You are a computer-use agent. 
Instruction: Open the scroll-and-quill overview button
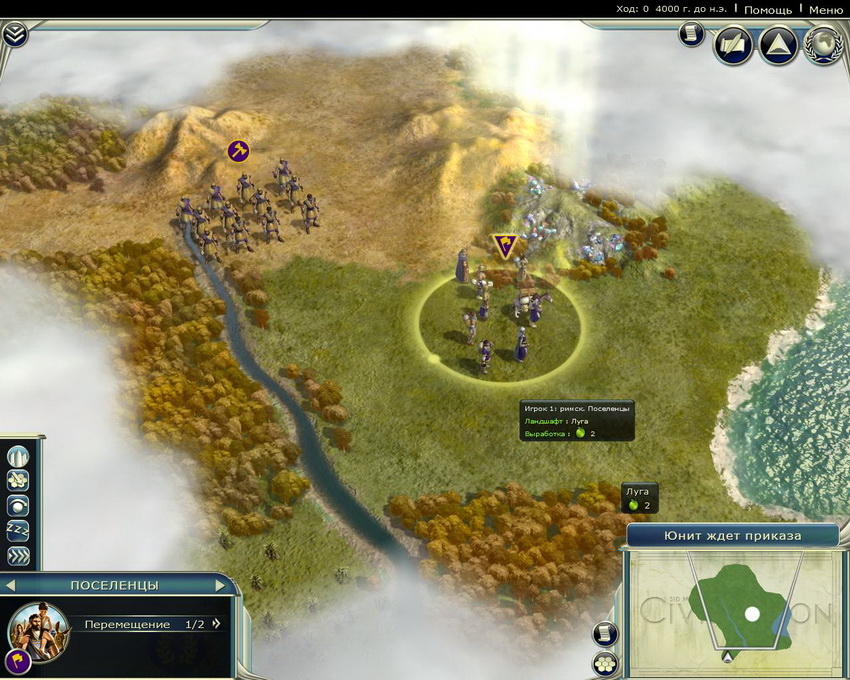click(x=733, y=45)
